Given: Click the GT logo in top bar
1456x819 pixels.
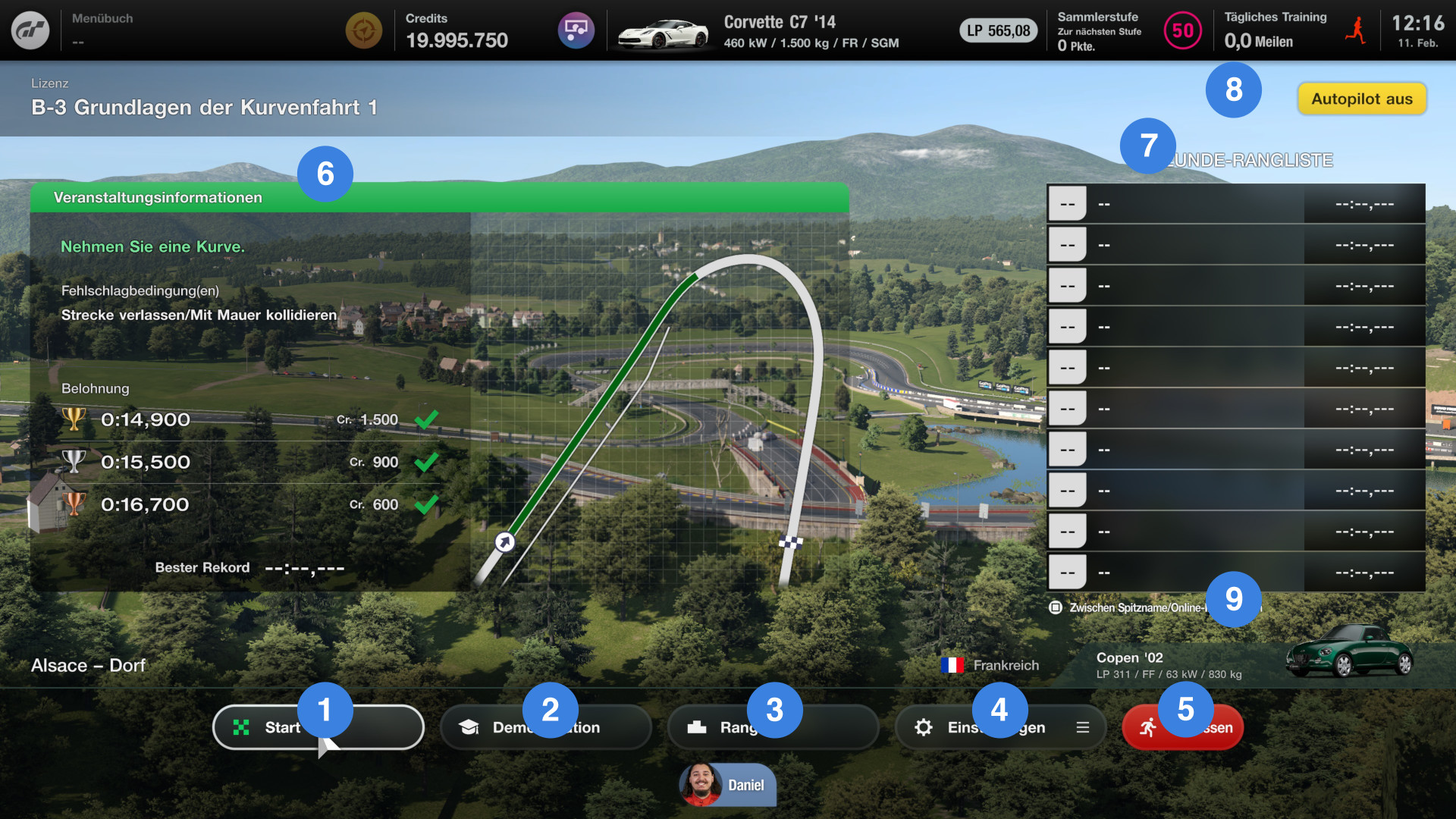Looking at the screenshot, I should tap(30, 30).
